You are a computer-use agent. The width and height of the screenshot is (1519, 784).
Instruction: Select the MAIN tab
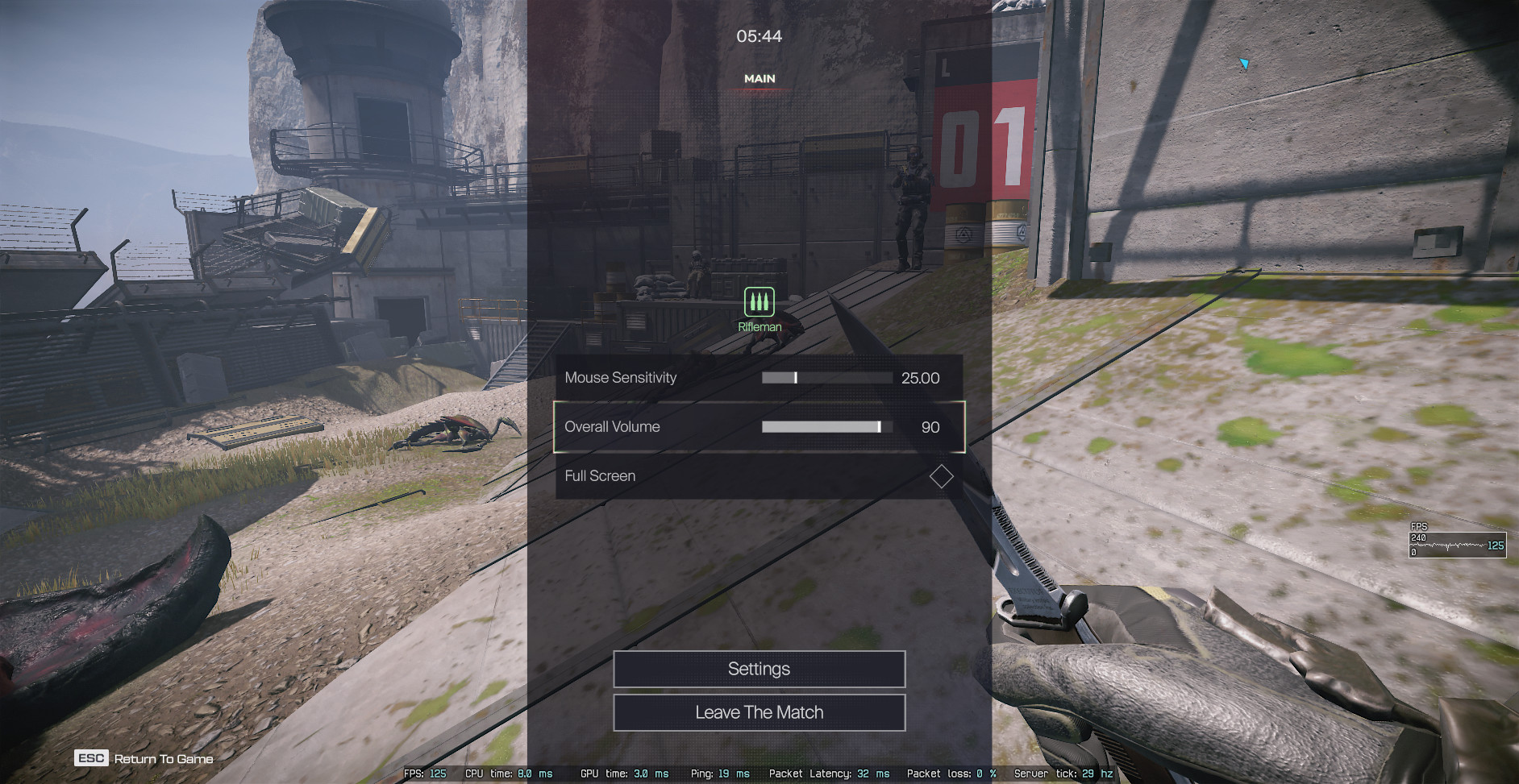tap(759, 79)
